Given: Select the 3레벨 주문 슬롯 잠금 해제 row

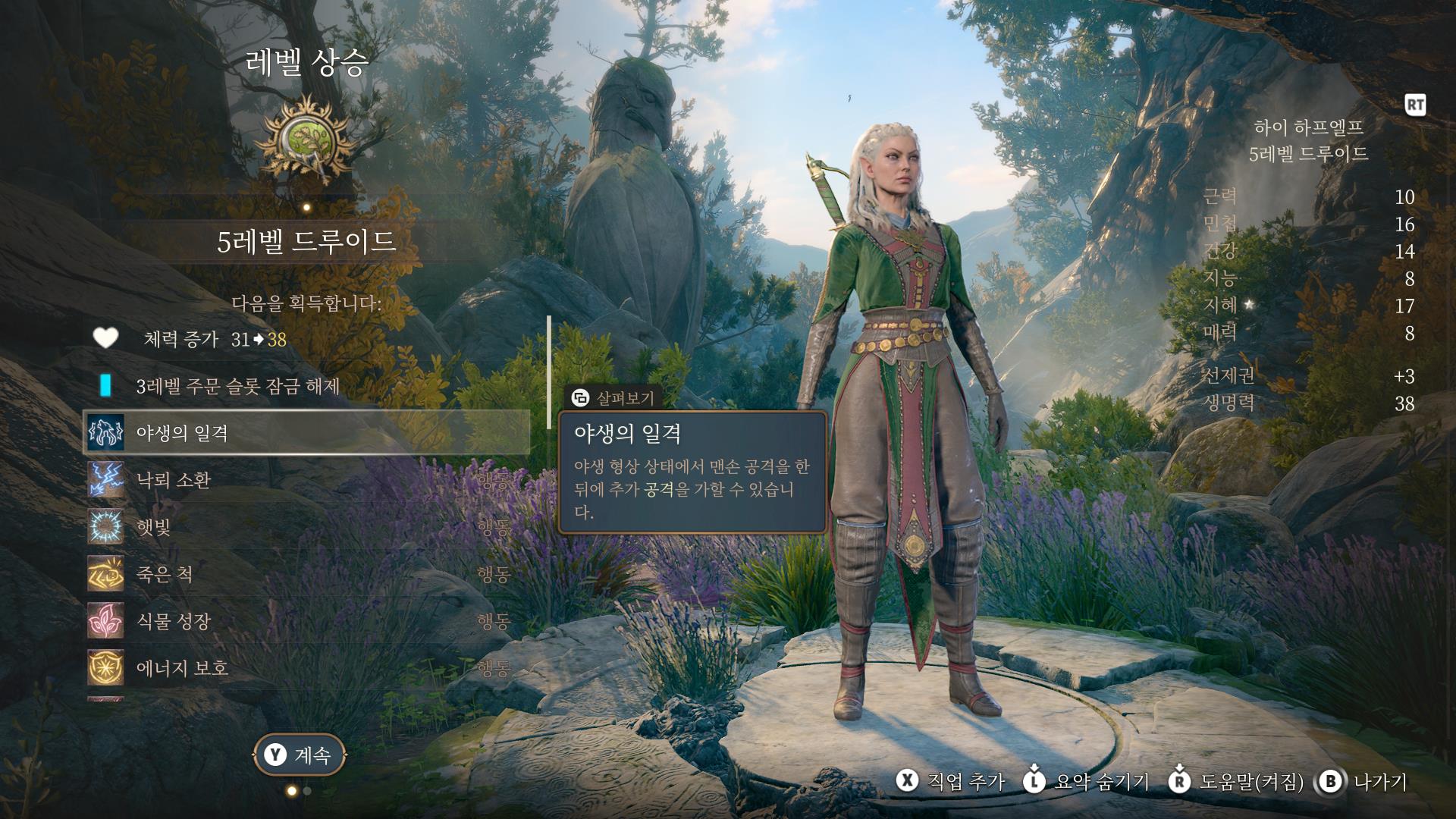Looking at the screenshot, I should coord(237,386).
